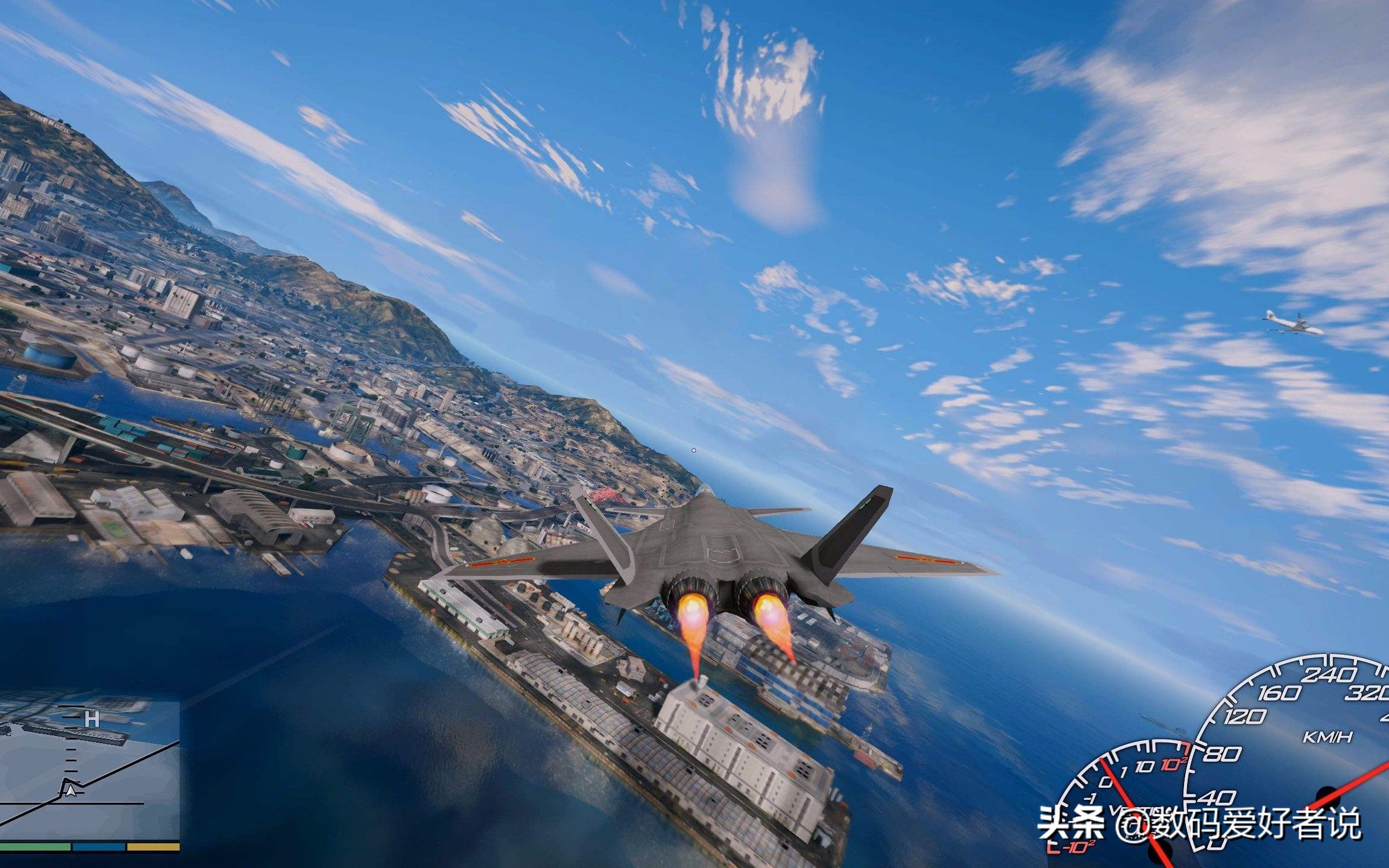
Task: Select the white player arrow in the minimap
Action: coord(71,793)
